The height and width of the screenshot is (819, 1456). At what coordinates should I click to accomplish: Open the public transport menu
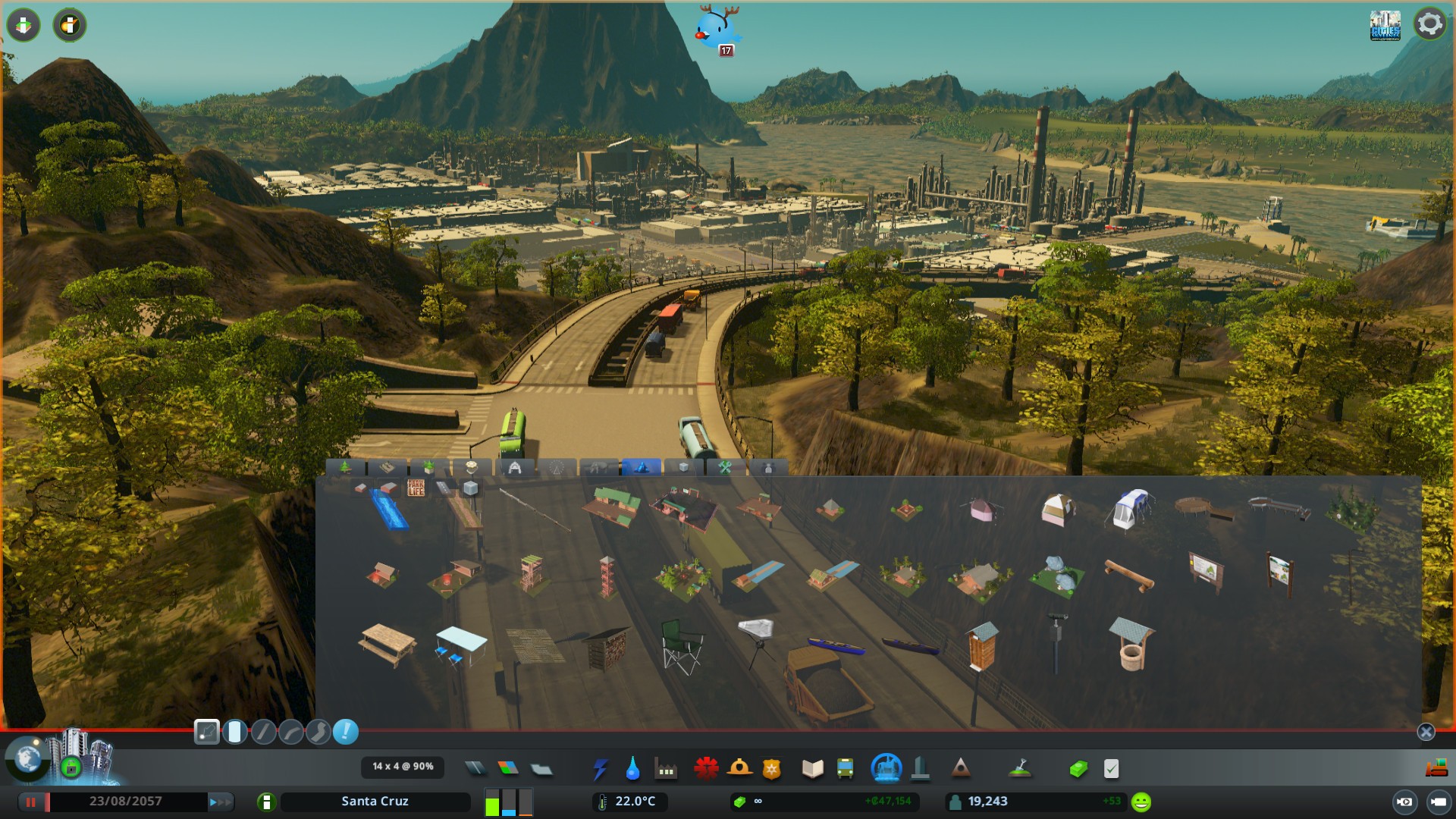click(845, 769)
